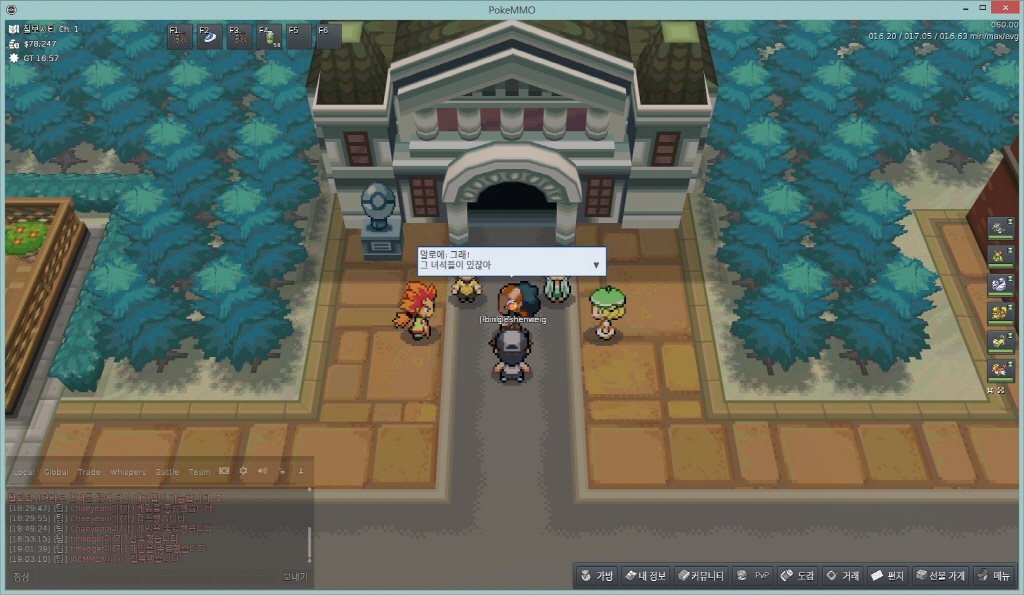Image resolution: width=1024 pixels, height=595 pixels.
Task: Click the 보내기 send button in chat
Action: point(294,577)
